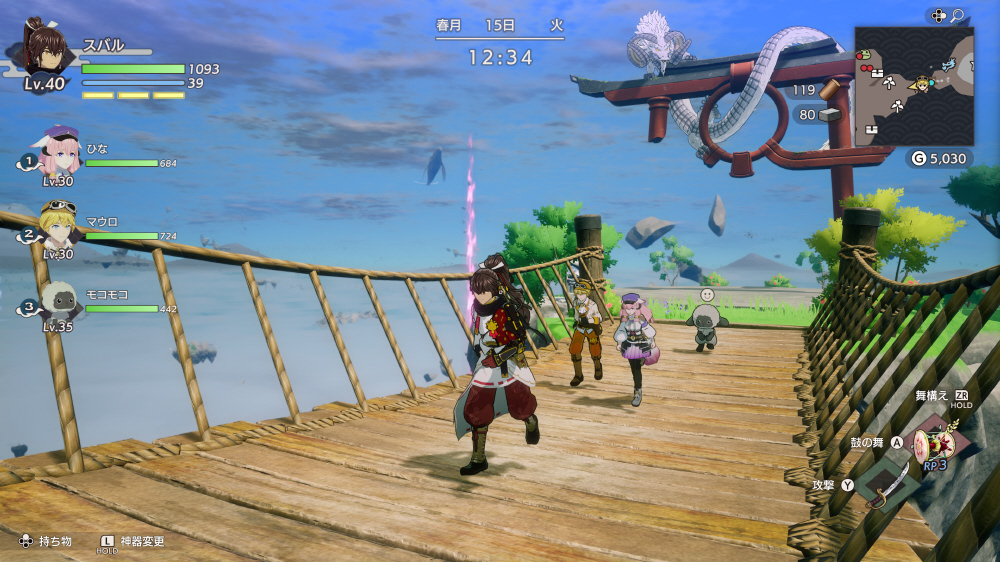Open the minimap

tap(913, 86)
